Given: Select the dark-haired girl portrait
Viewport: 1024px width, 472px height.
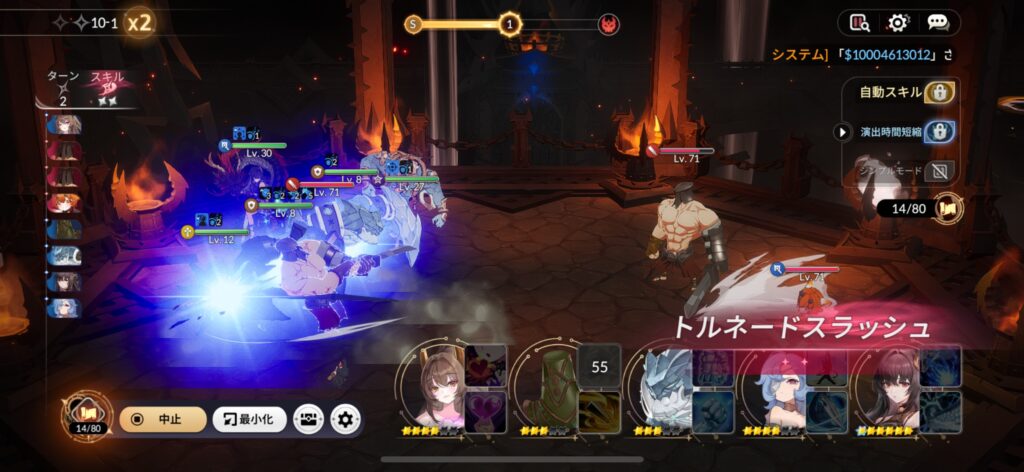Looking at the screenshot, I should [x=888, y=391].
